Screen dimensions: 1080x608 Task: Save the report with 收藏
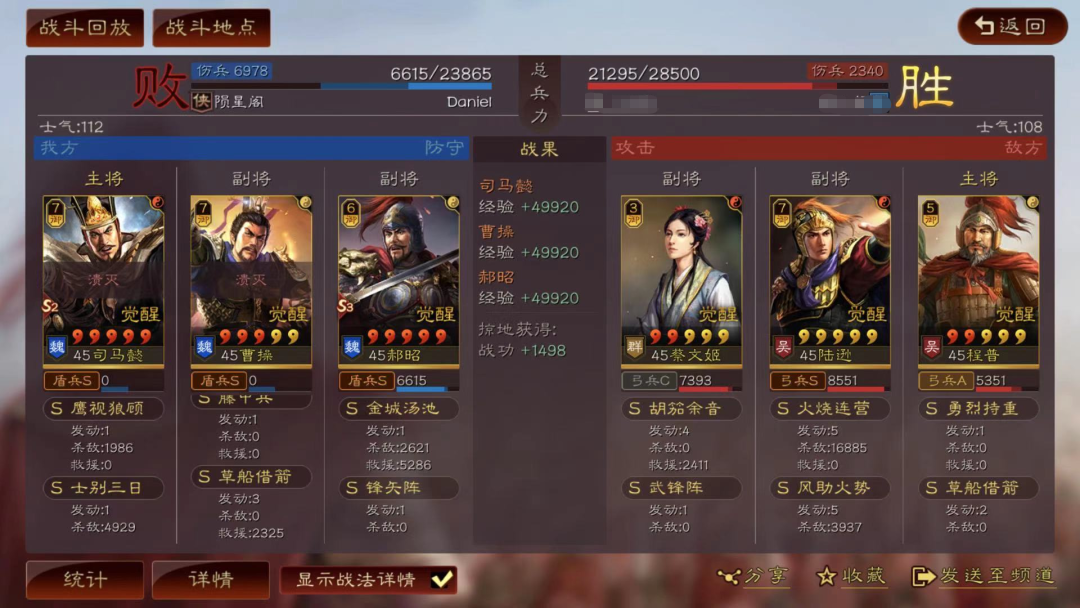coord(851,576)
